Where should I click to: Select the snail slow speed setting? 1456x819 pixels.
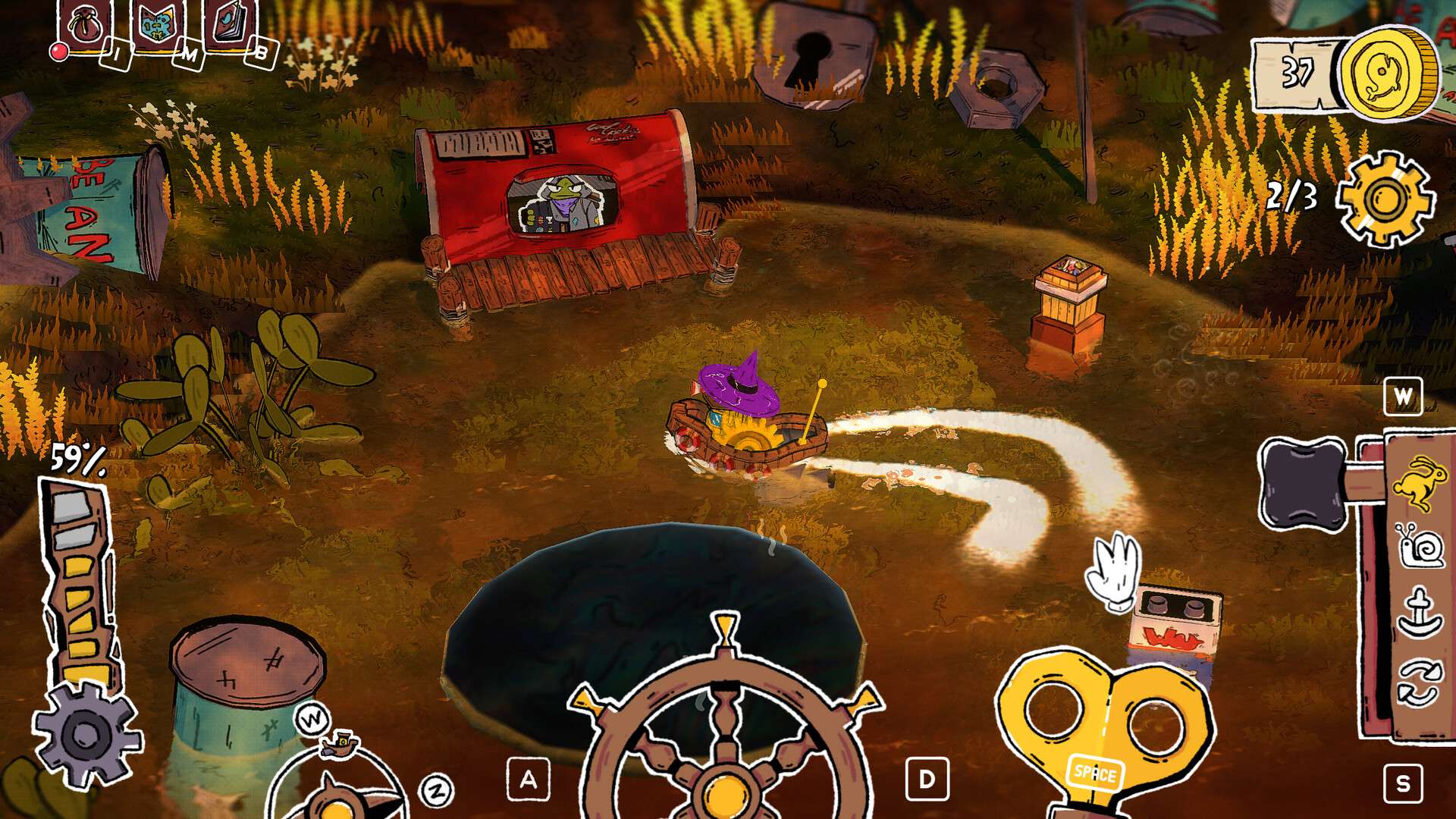(x=1417, y=546)
